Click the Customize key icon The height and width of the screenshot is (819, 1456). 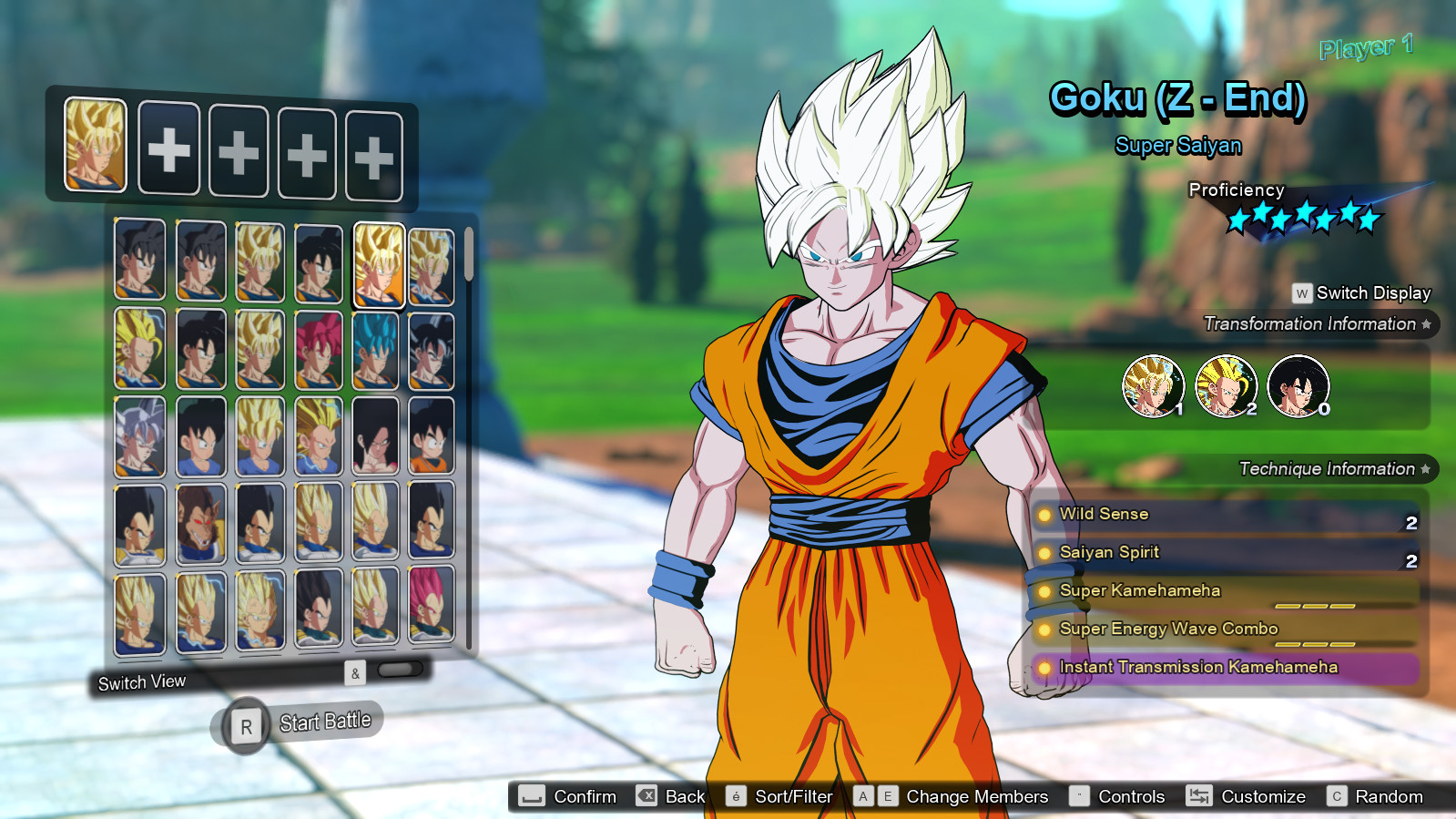[x=1199, y=795]
